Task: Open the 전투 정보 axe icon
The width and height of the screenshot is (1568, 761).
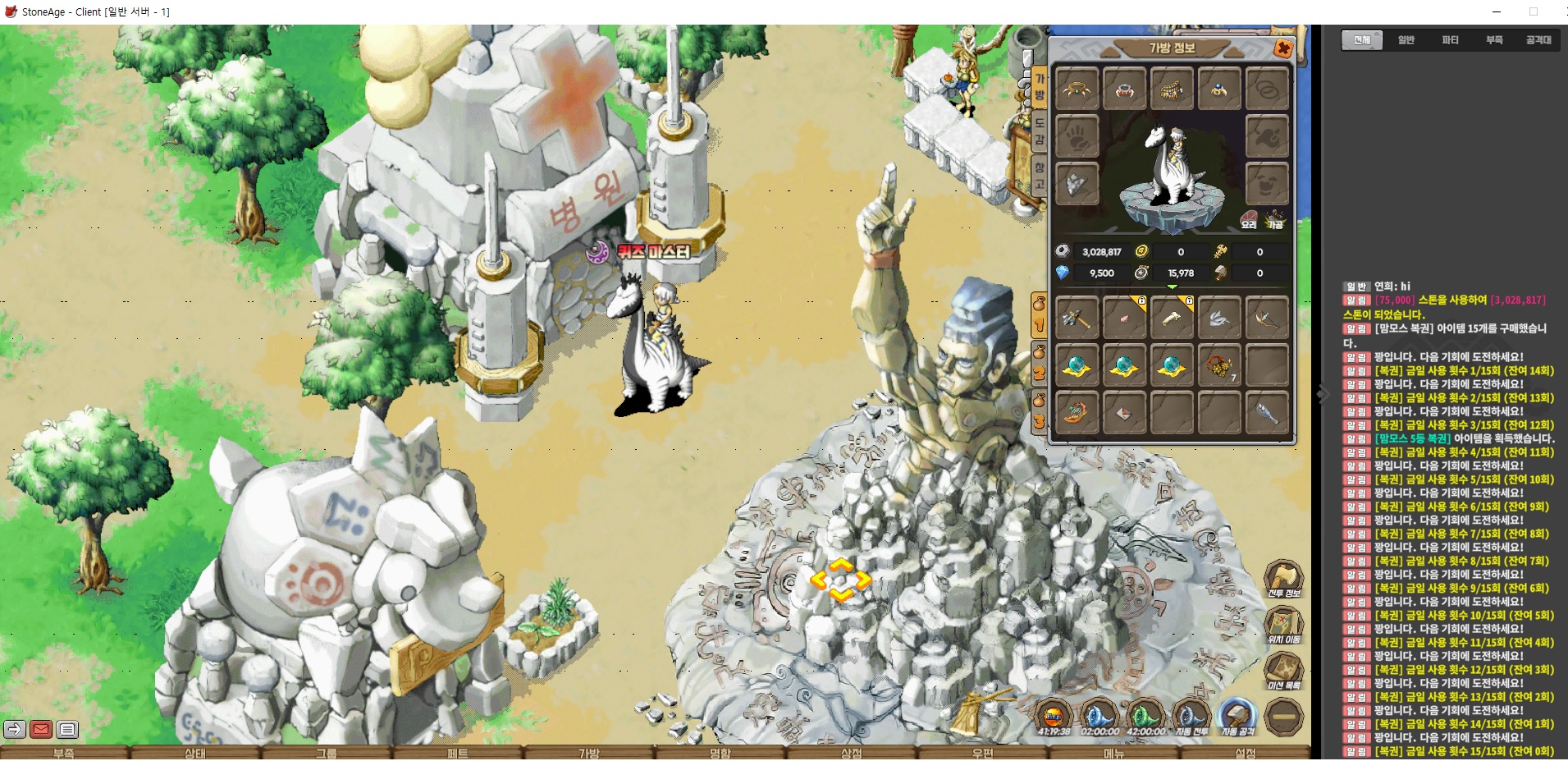Action: click(1283, 579)
